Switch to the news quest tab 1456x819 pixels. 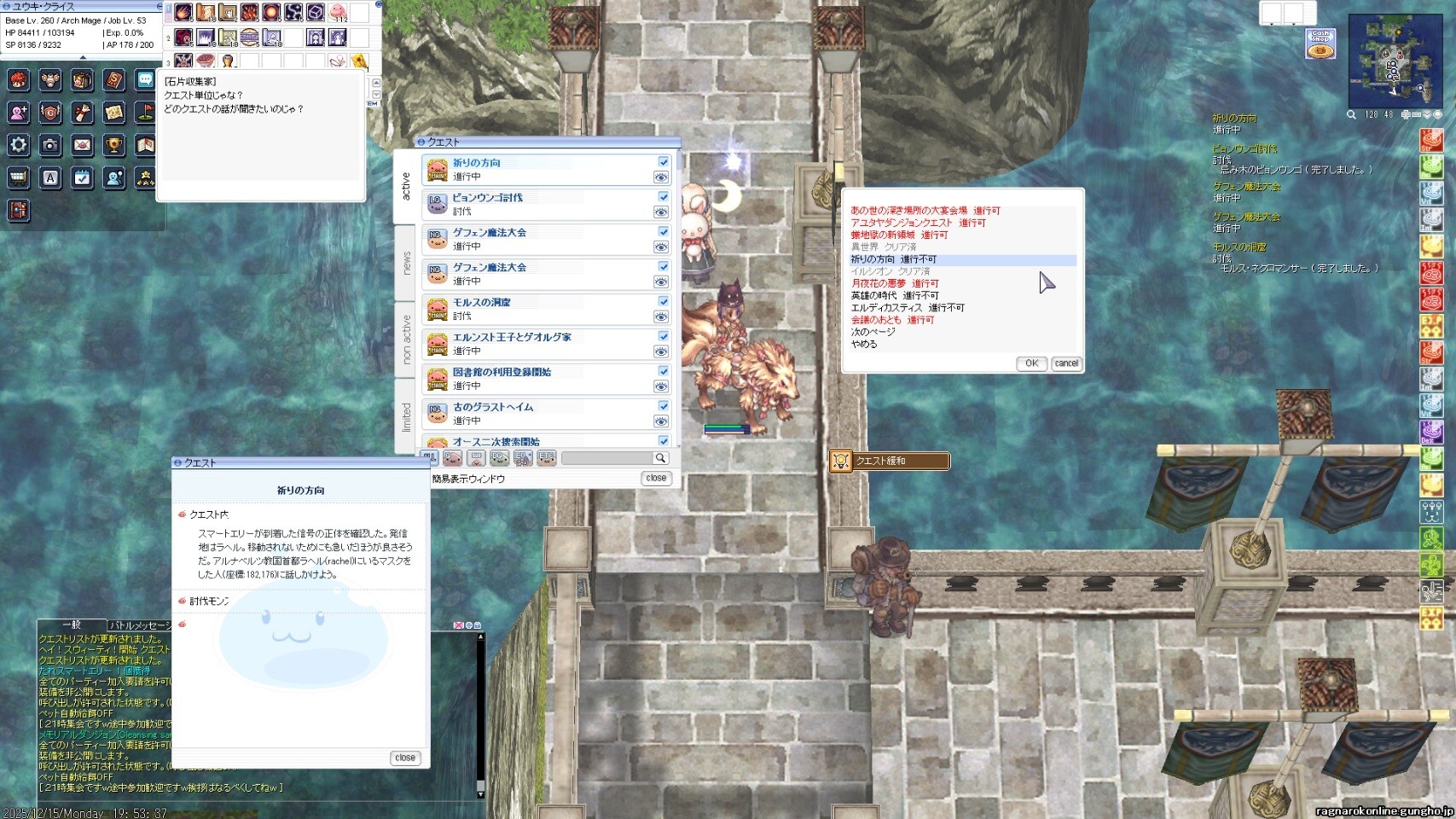point(406,263)
